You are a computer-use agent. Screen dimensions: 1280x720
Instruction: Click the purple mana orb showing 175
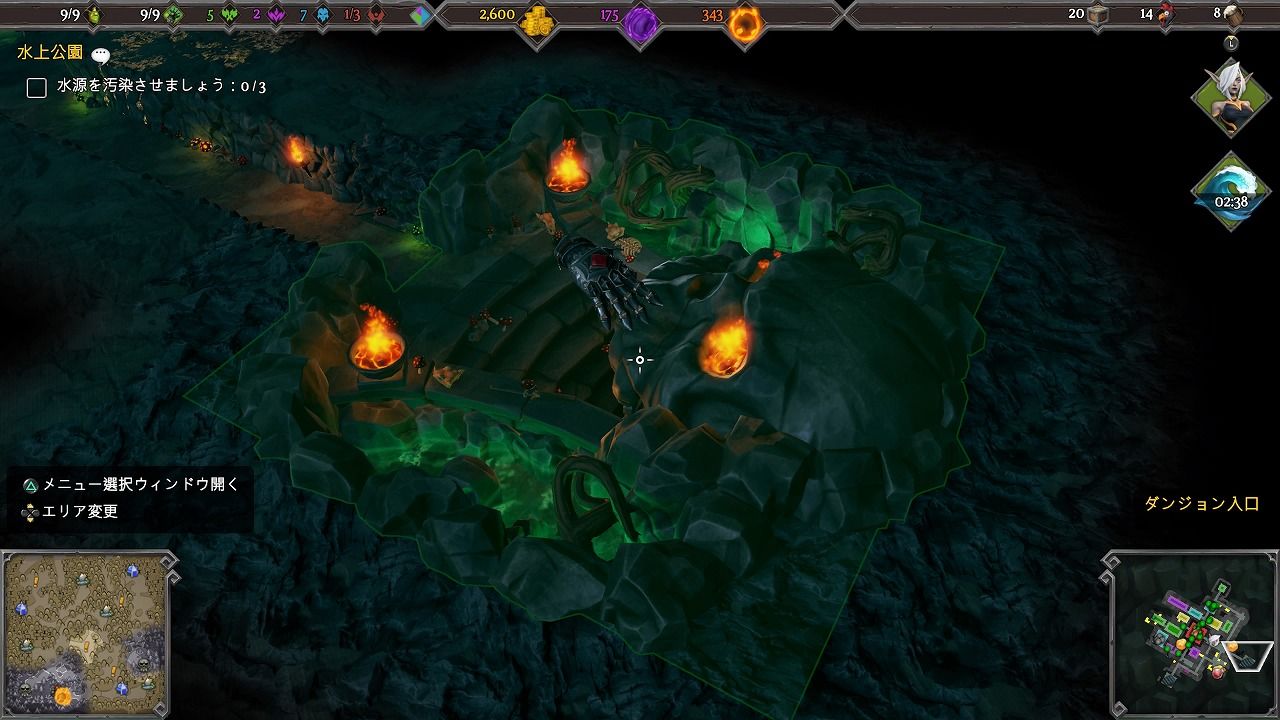pyautogui.click(x=640, y=17)
